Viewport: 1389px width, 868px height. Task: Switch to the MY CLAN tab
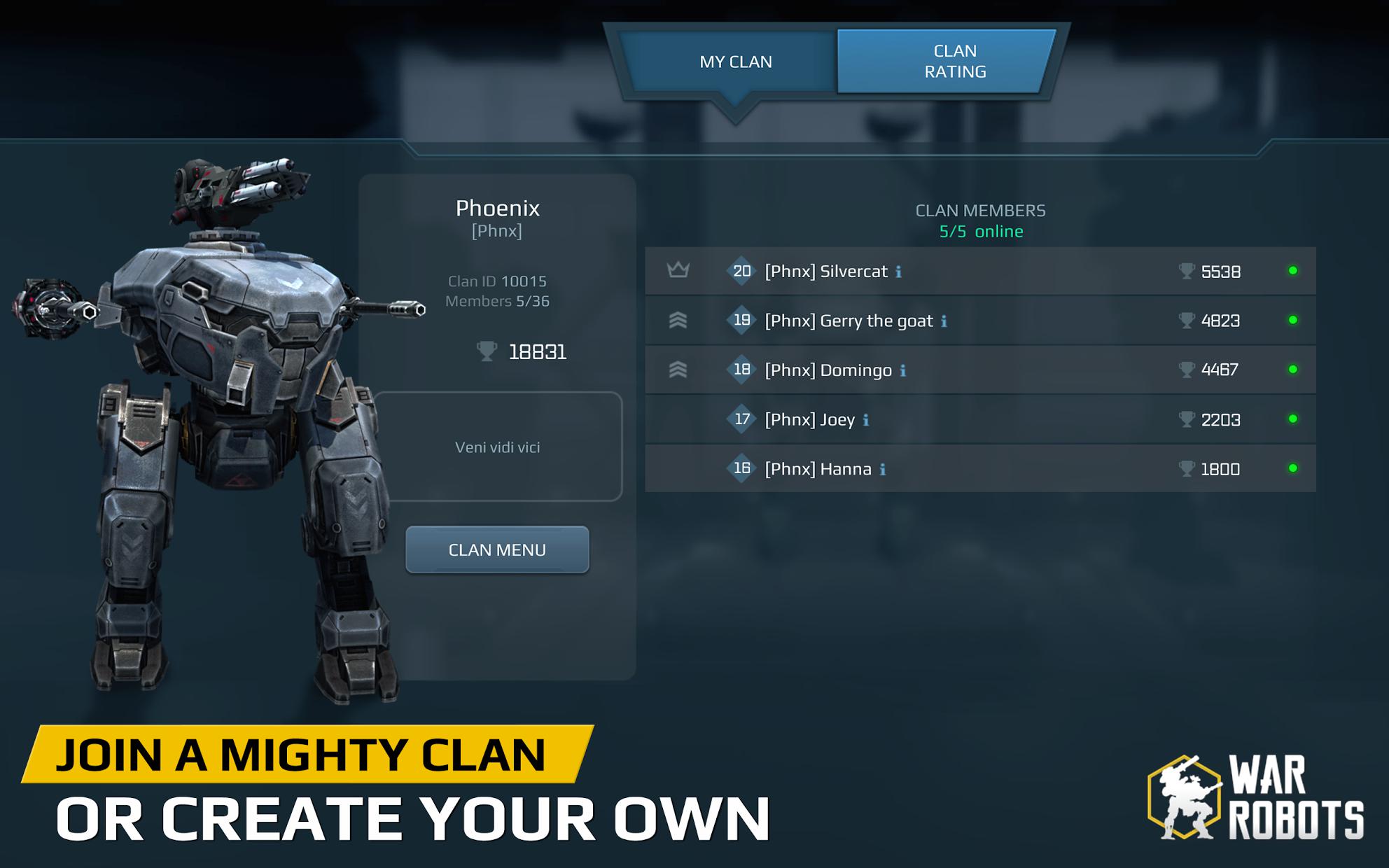[x=734, y=62]
